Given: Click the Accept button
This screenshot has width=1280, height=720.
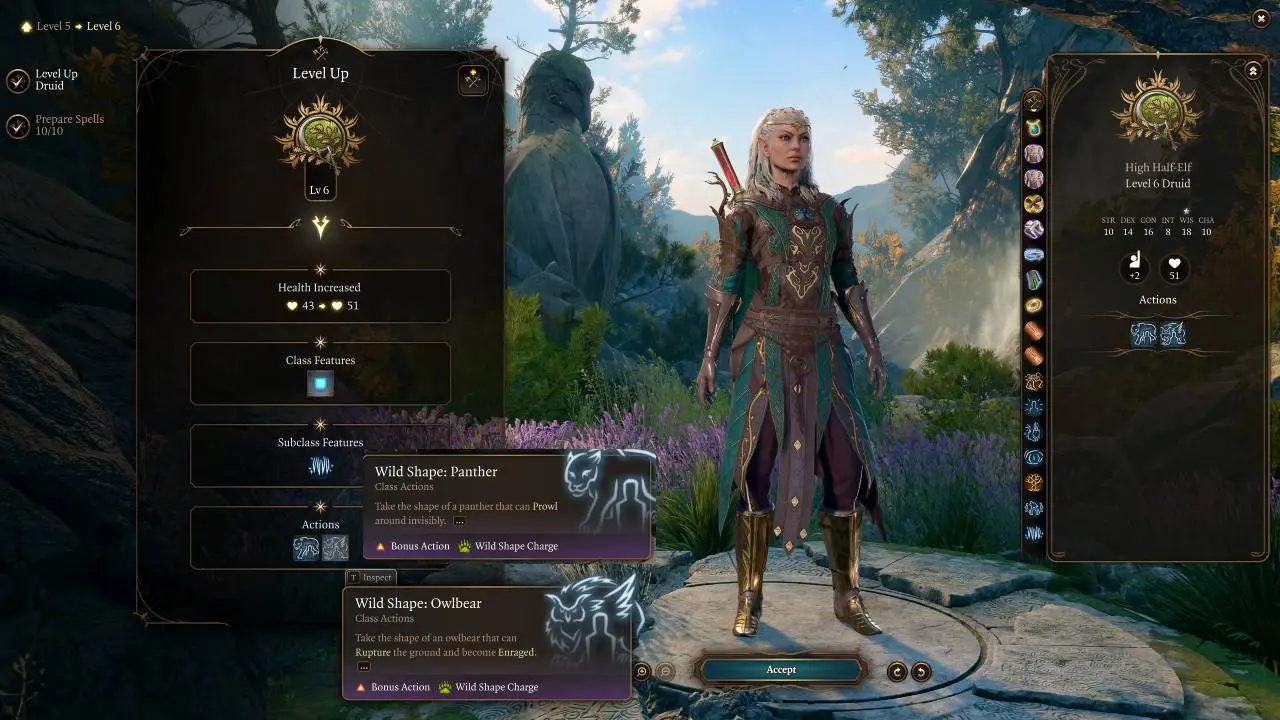Looking at the screenshot, I should [781, 670].
